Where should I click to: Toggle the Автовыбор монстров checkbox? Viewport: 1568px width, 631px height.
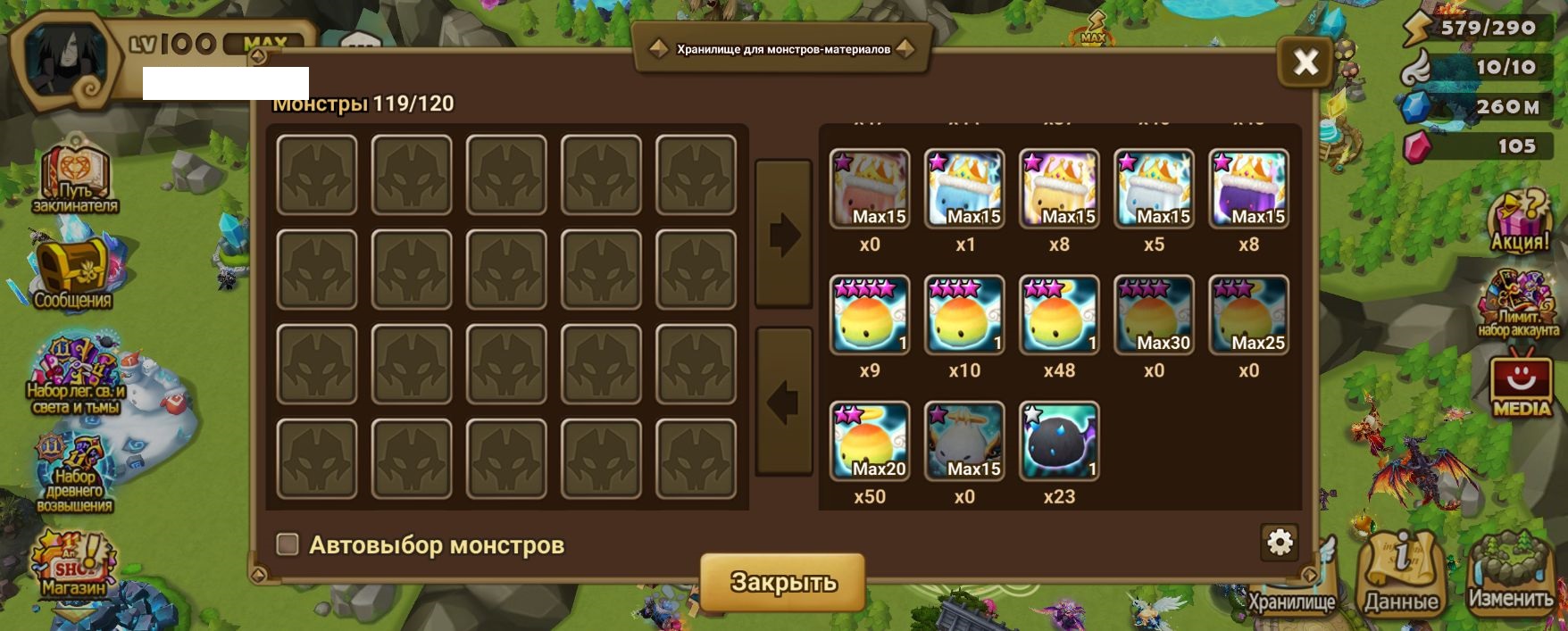click(288, 544)
